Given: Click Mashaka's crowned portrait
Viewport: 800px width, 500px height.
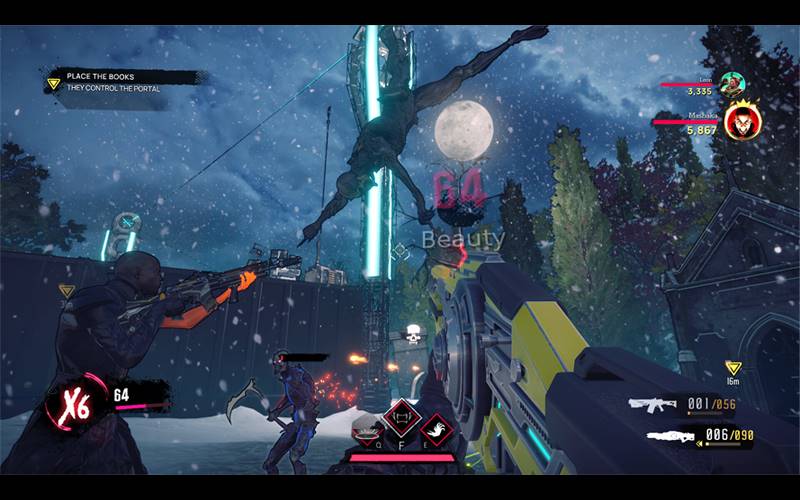Looking at the screenshot, I should 742,123.
